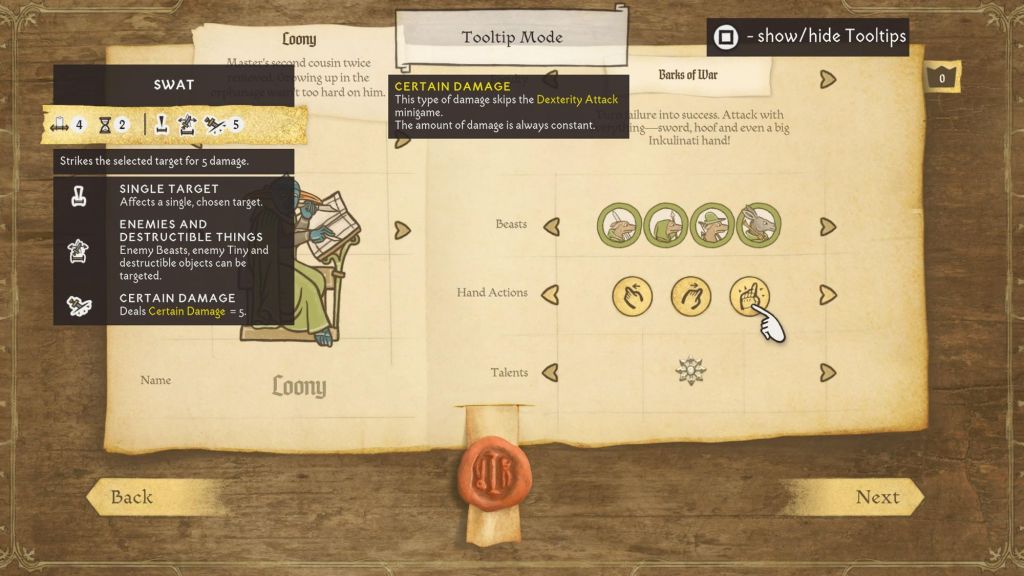Open the crown counter in the corner
Screen dimensions: 1024x576
[941, 78]
